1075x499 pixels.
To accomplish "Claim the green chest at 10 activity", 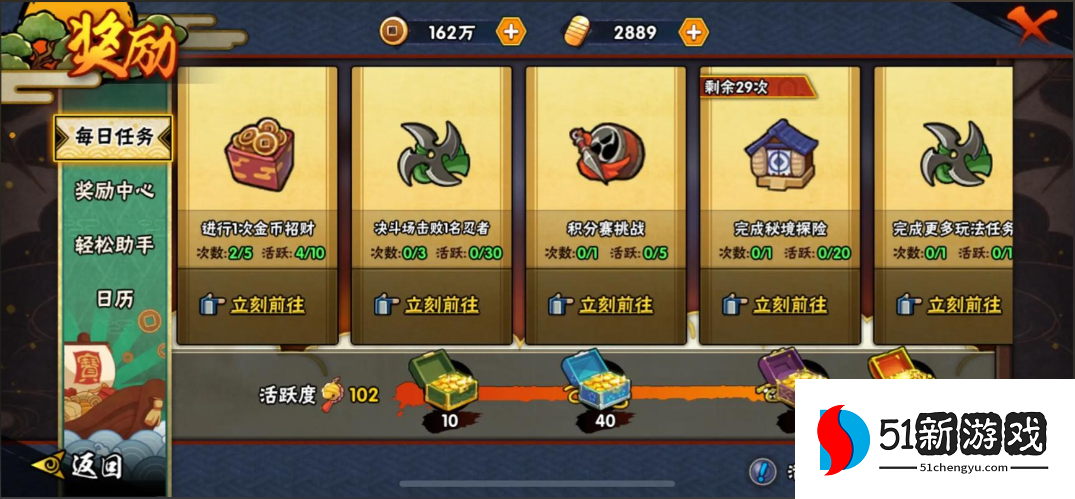I will [x=439, y=379].
